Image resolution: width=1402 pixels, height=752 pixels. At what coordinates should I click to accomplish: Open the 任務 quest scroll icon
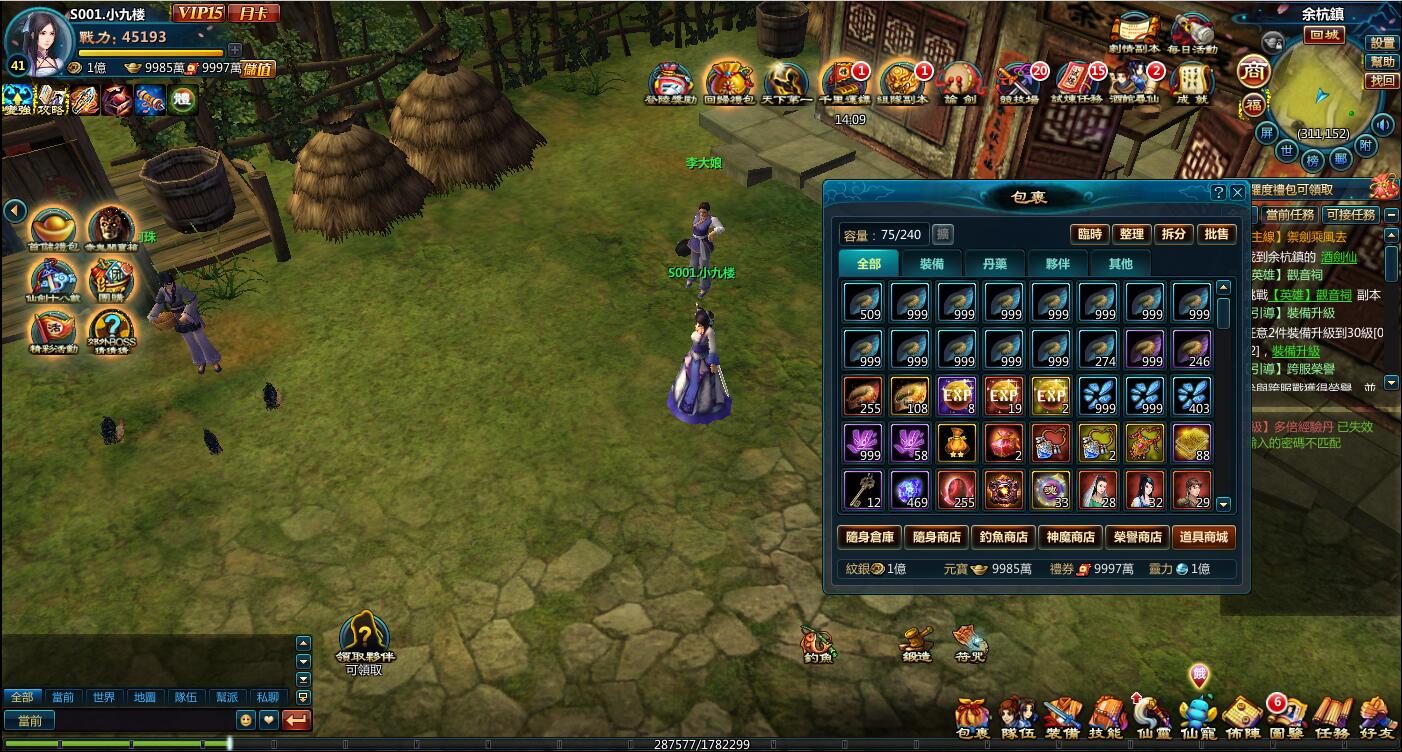pos(1331,716)
